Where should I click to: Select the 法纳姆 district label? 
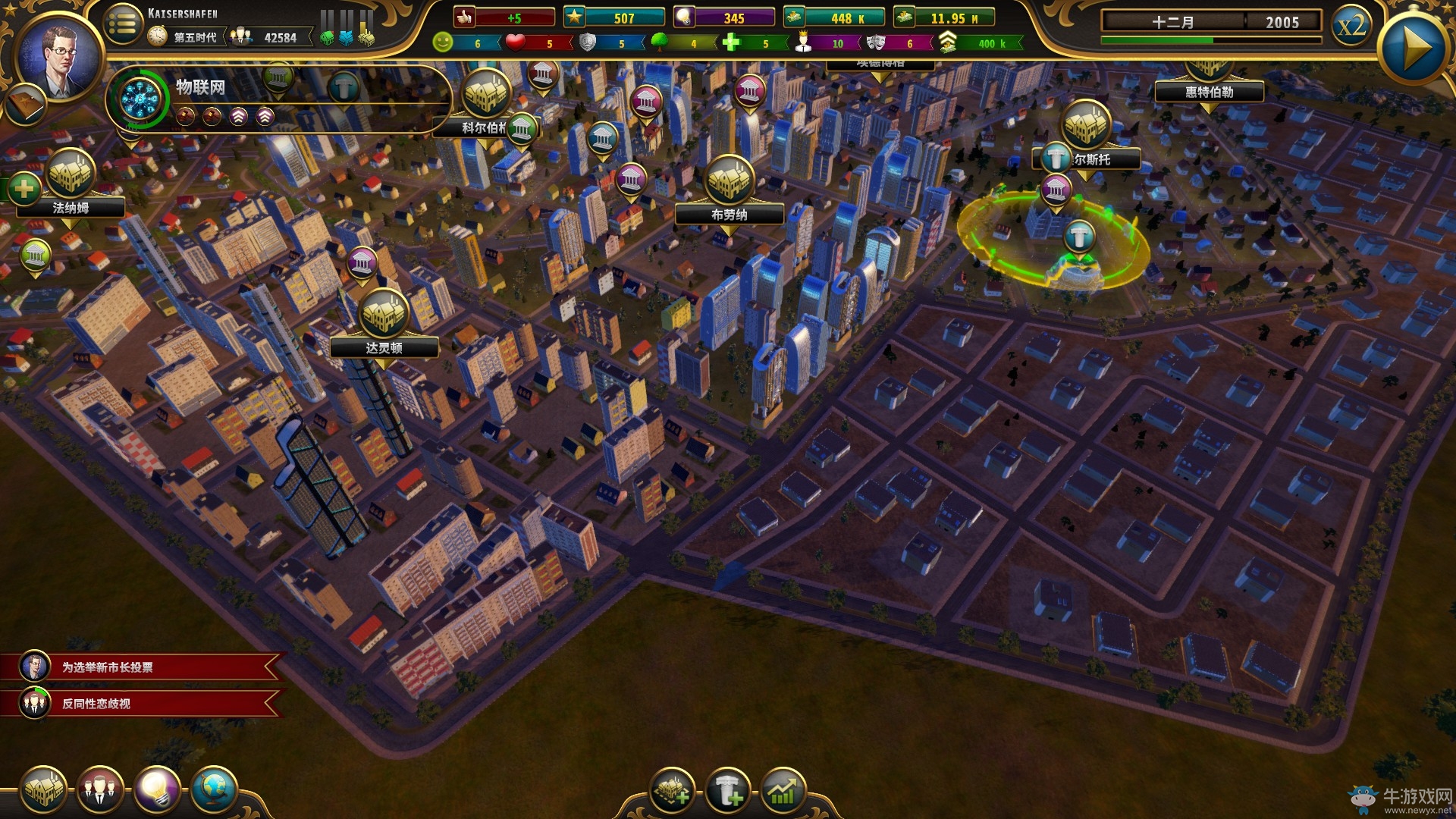click(x=71, y=208)
